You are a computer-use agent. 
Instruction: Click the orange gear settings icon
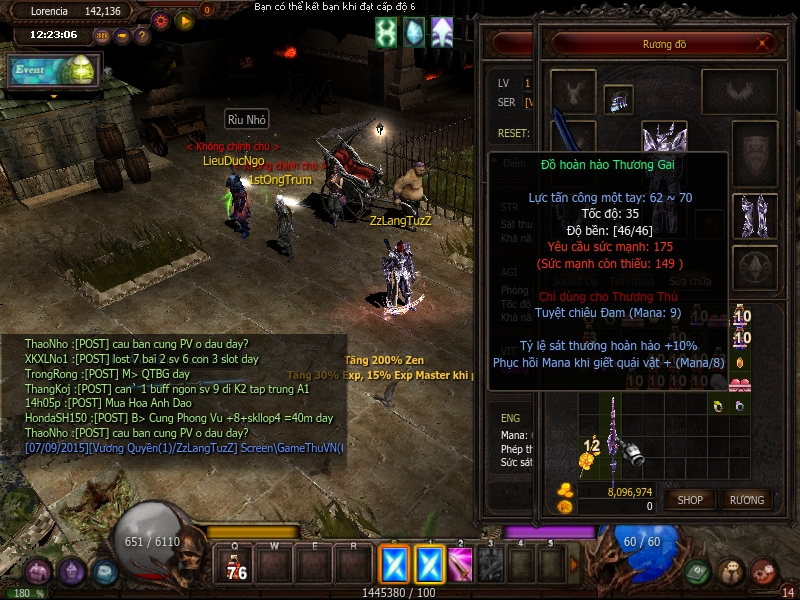pos(161,20)
